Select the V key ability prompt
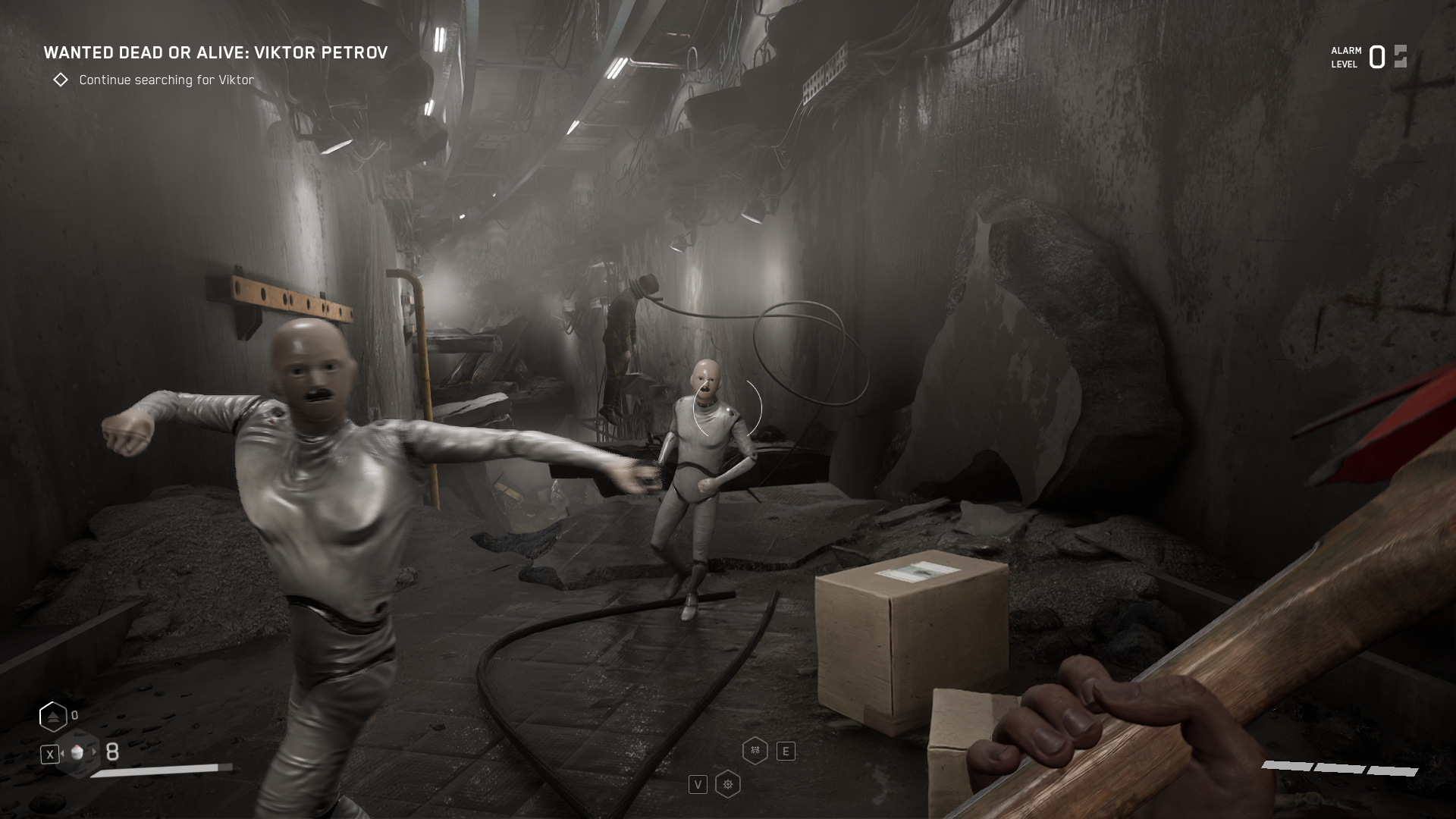 point(698,786)
